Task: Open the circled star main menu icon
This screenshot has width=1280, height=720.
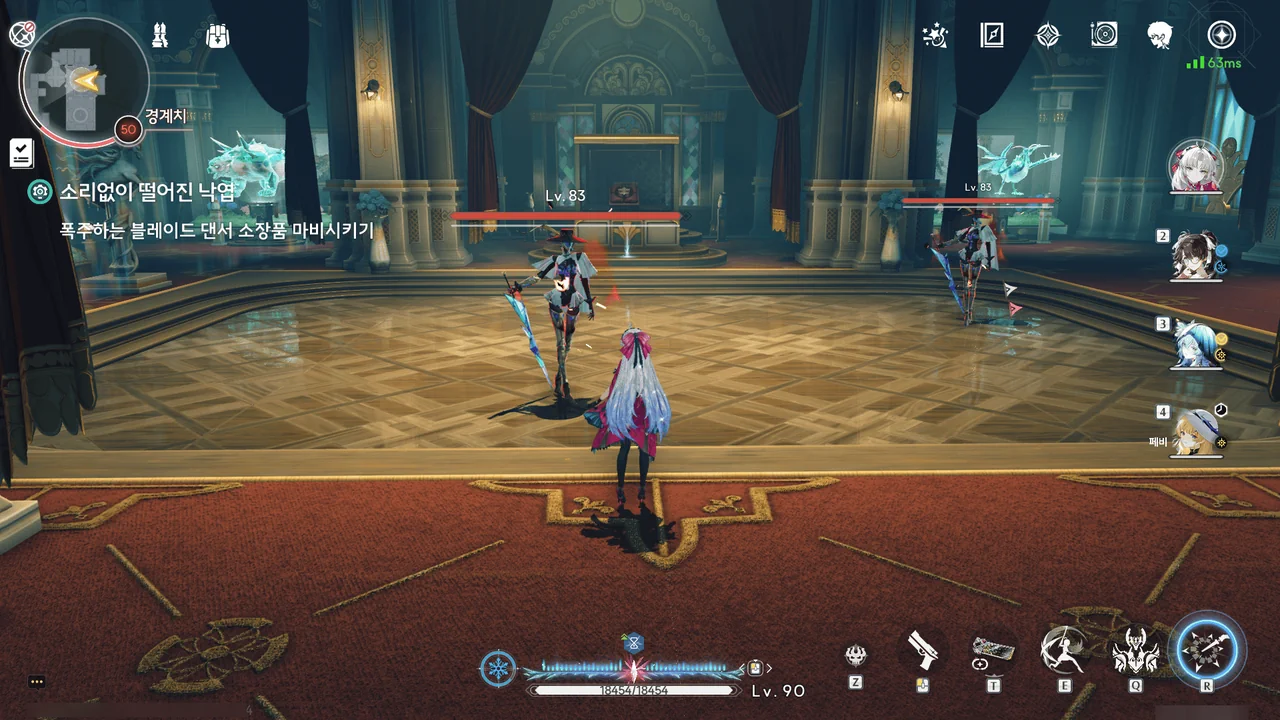Action: [x=1221, y=36]
